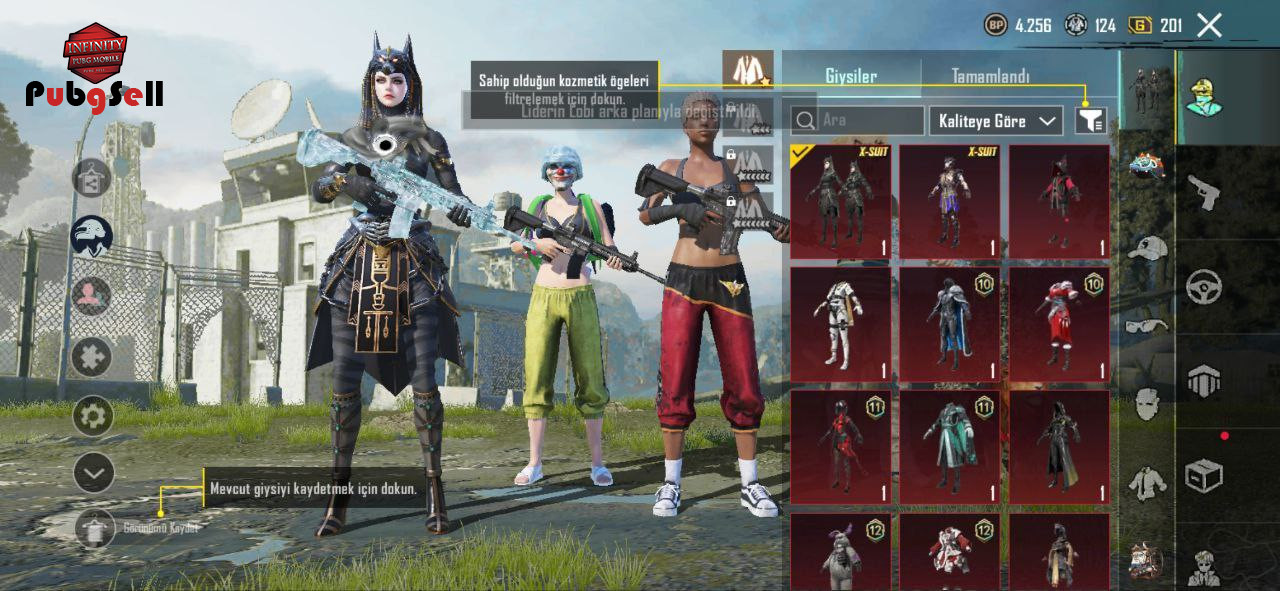Screen dimensions: 1280x591
Task: Open the steering wheel vehicle category
Action: tap(1203, 287)
